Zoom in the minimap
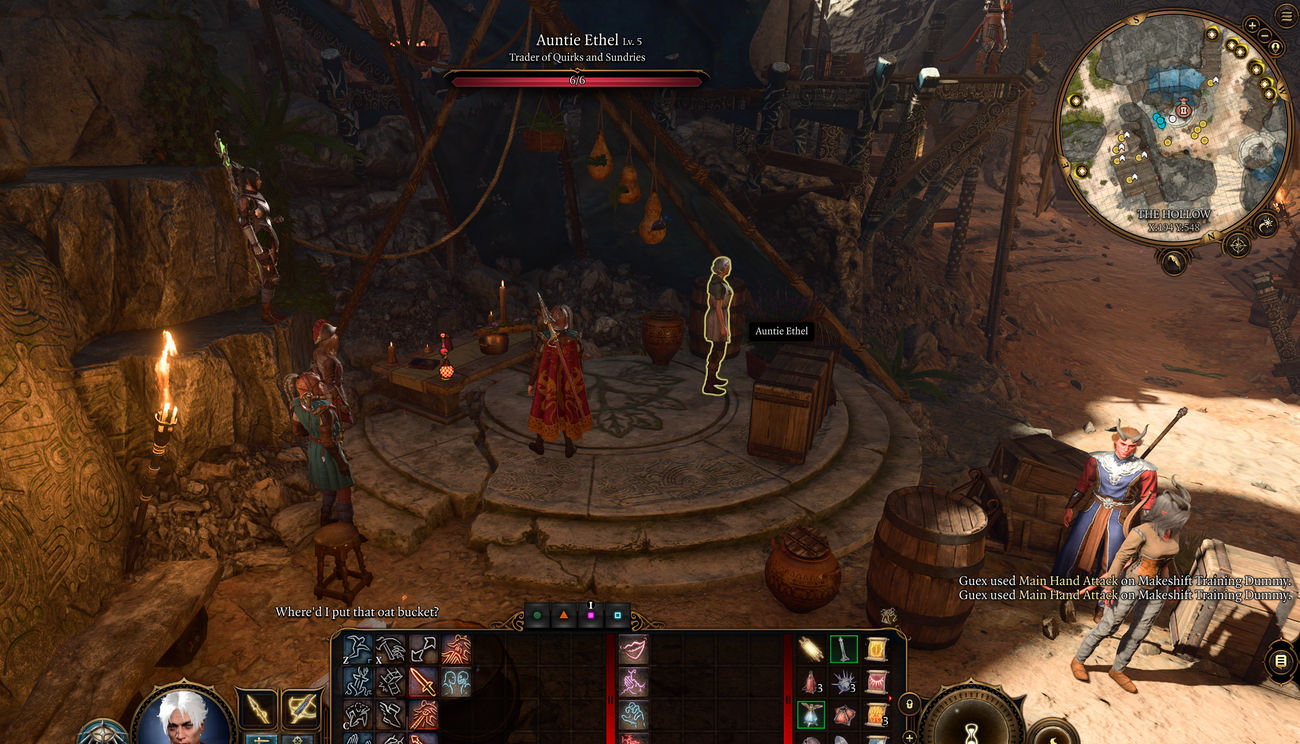1300x744 pixels. pos(1252,25)
